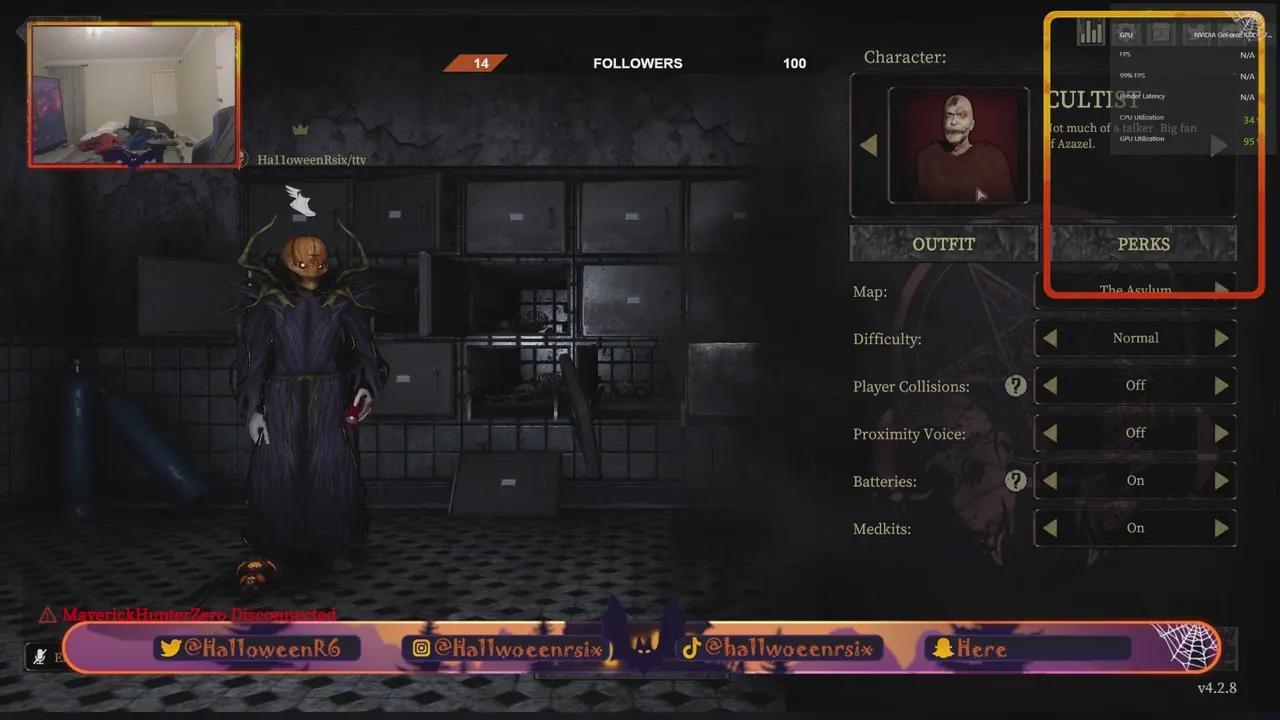Open Player Collisions help via question mark icon
The width and height of the screenshot is (1280, 720).
[1015, 385]
